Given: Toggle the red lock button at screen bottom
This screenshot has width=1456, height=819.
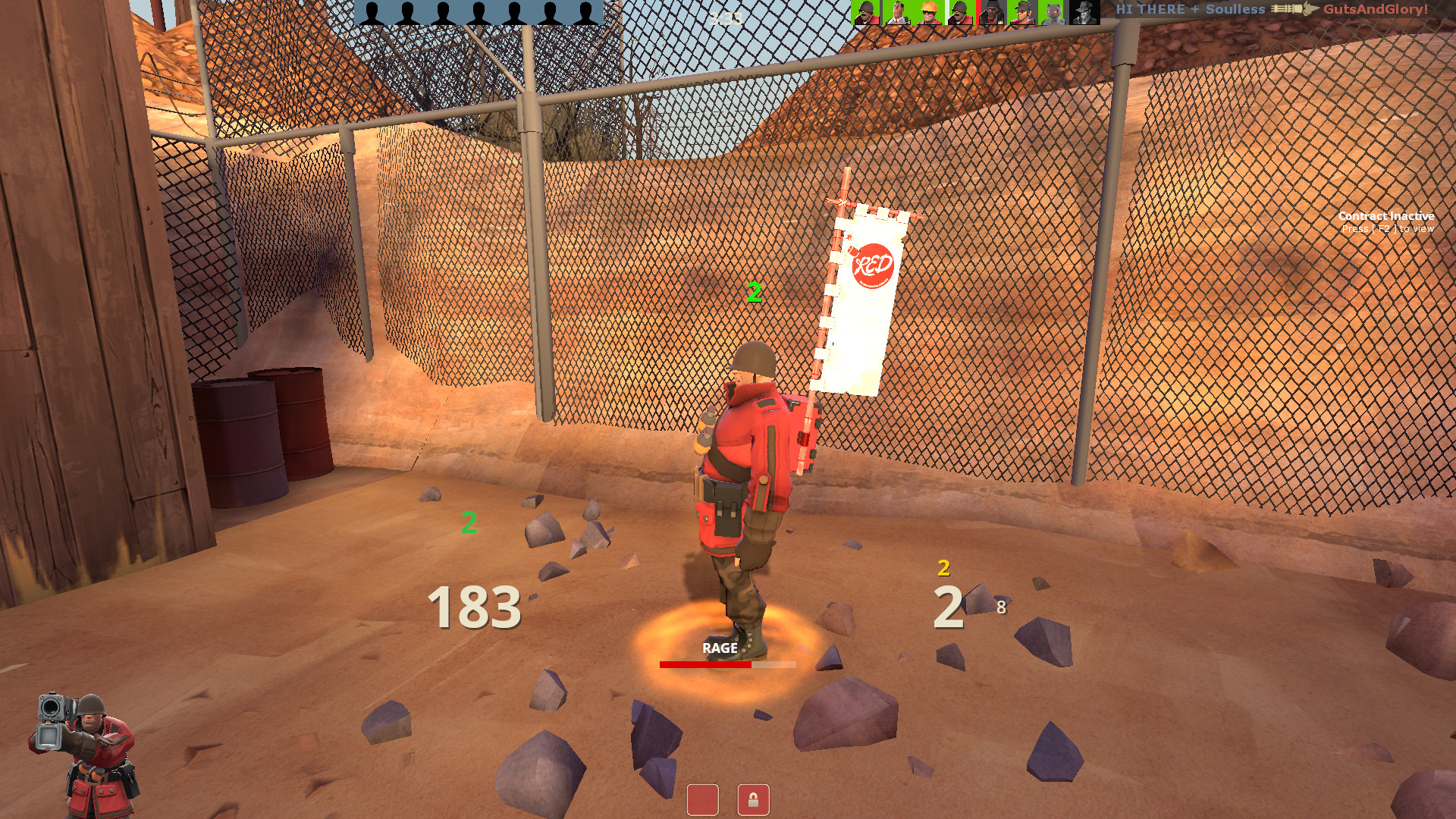Looking at the screenshot, I should [754, 801].
